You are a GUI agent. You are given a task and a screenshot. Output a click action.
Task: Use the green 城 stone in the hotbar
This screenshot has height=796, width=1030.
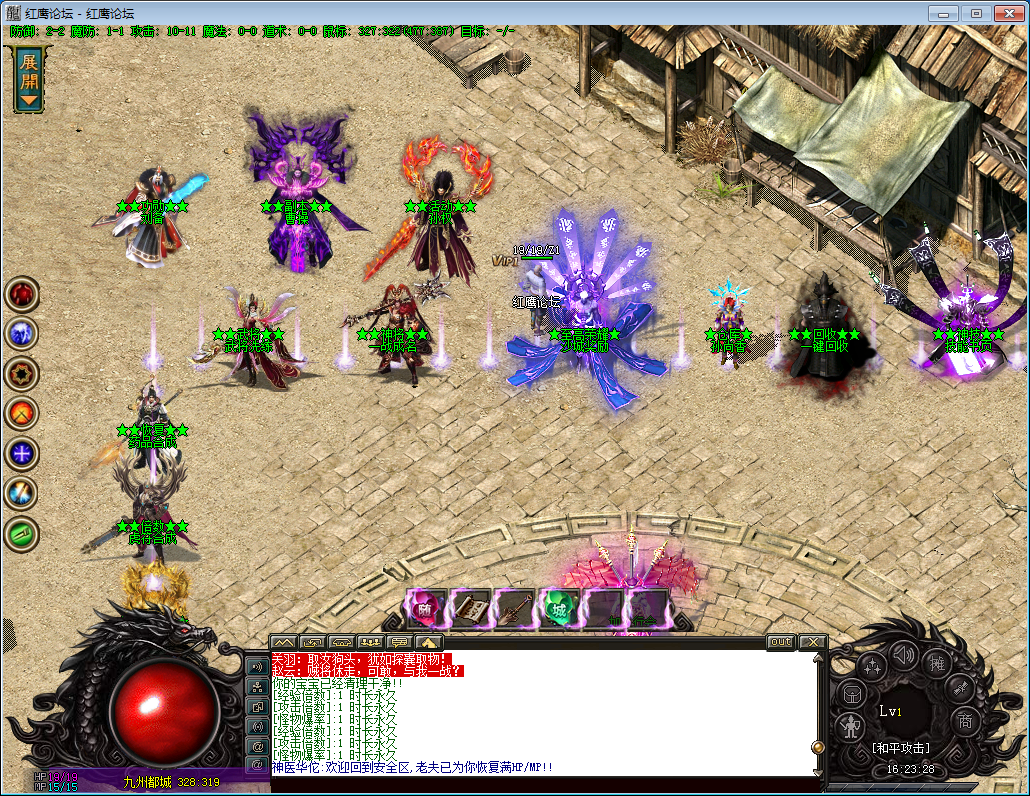559,607
